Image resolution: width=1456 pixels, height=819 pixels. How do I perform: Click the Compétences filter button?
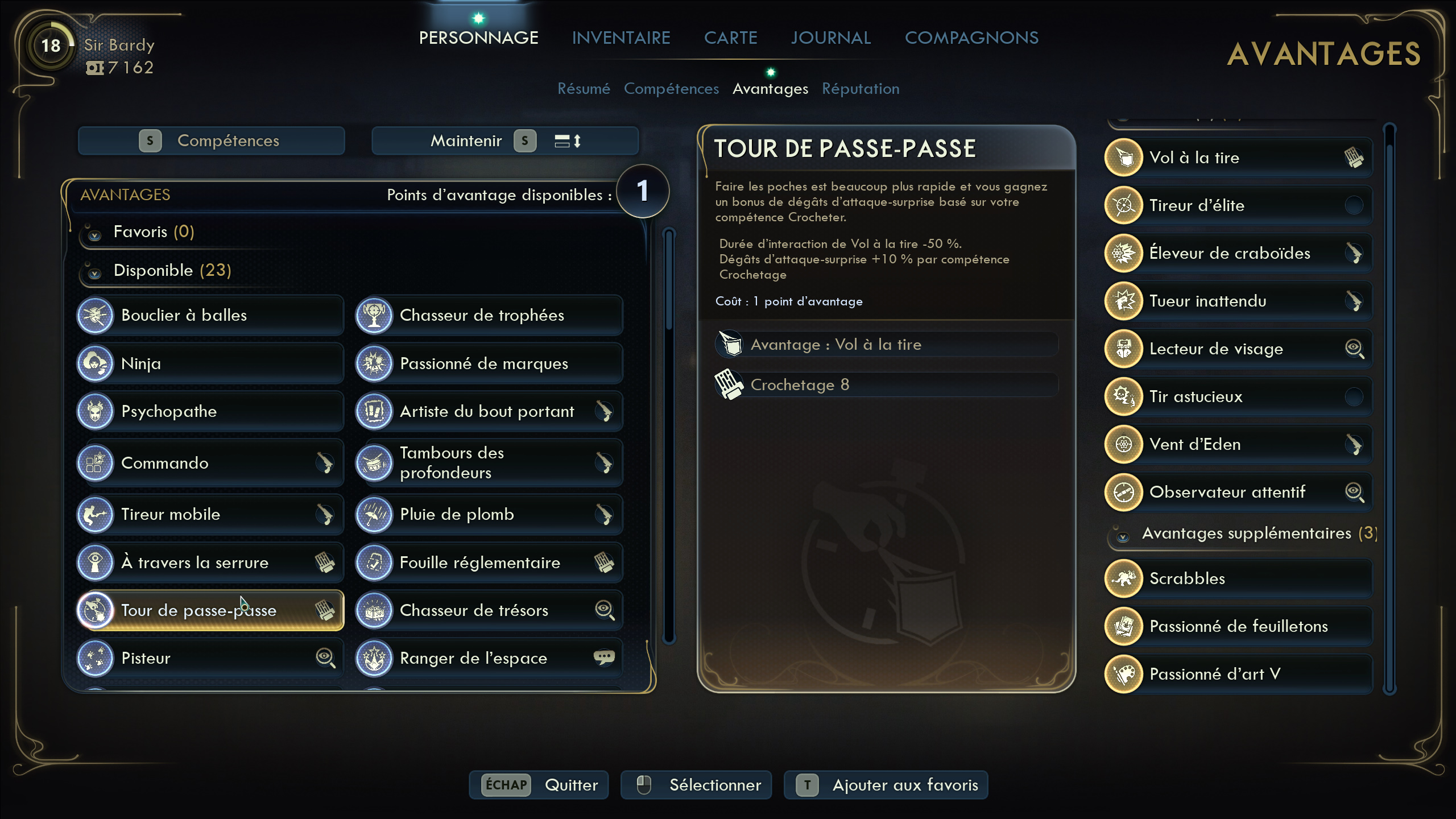tap(212, 140)
